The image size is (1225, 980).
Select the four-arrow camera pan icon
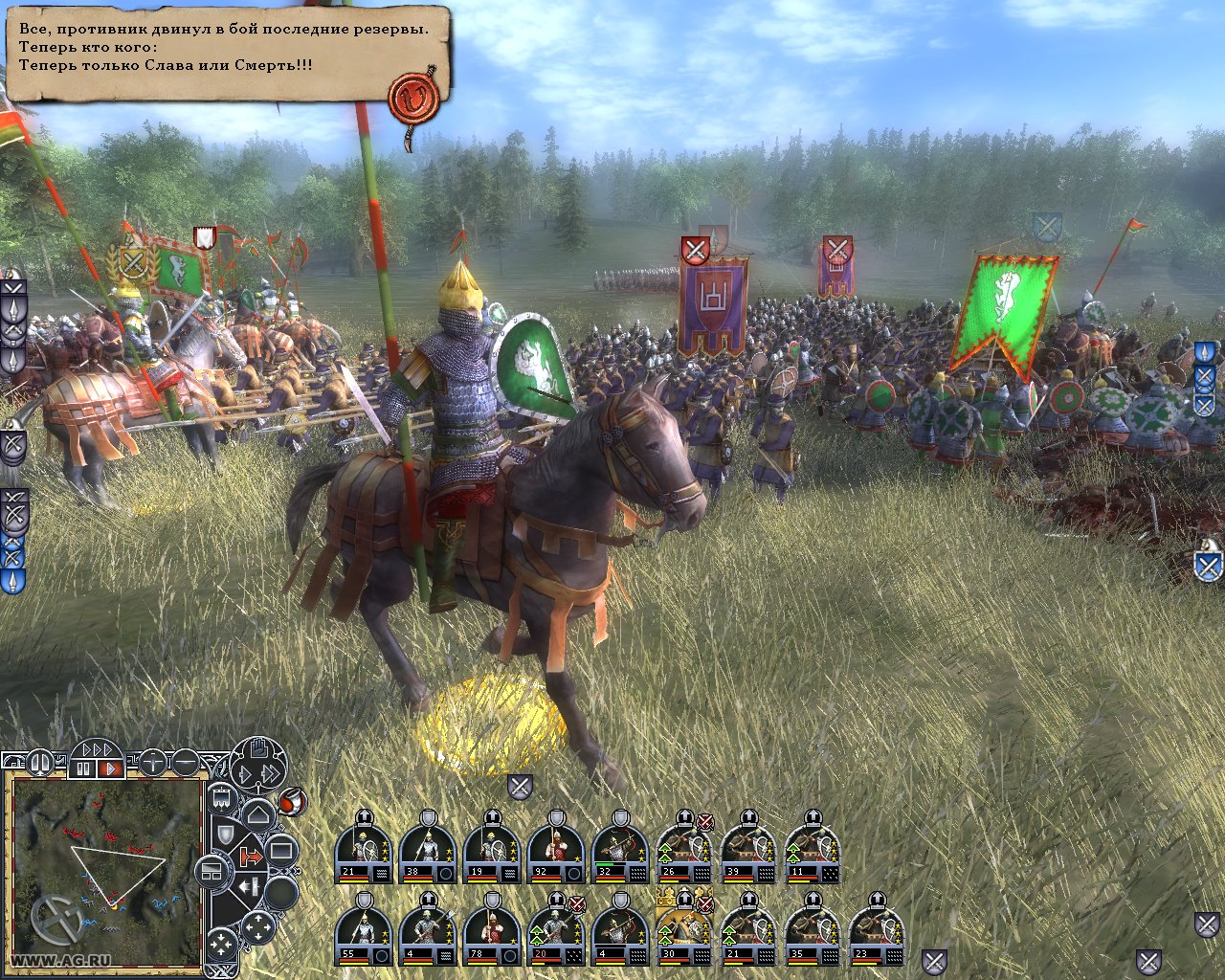[257, 926]
